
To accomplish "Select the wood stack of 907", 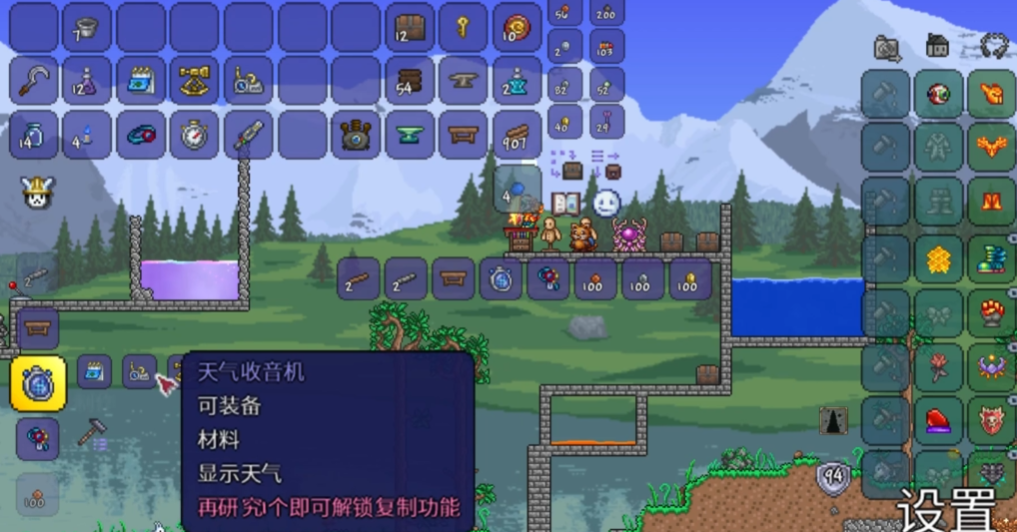I will point(517,134).
